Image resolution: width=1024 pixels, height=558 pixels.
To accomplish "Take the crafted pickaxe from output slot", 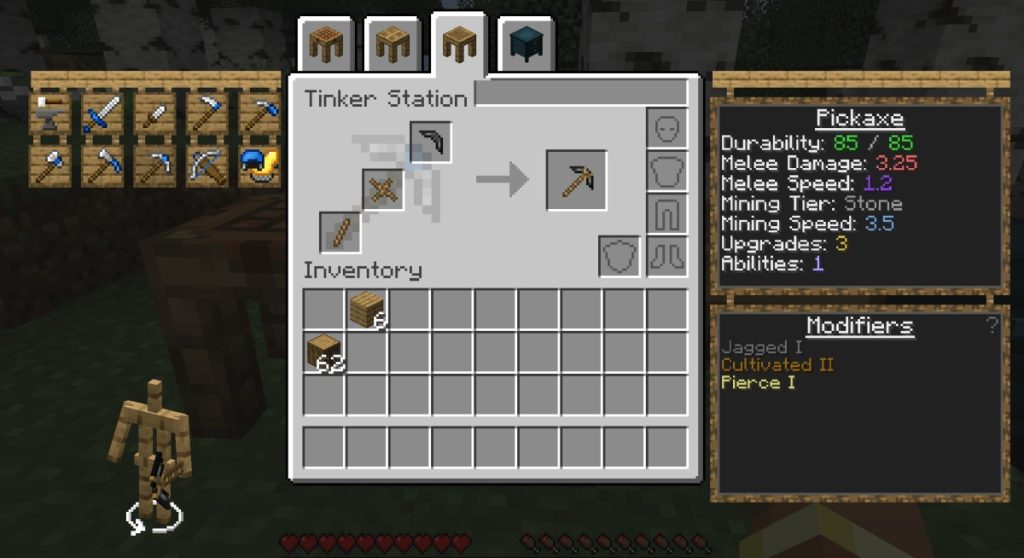I will click(x=576, y=180).
